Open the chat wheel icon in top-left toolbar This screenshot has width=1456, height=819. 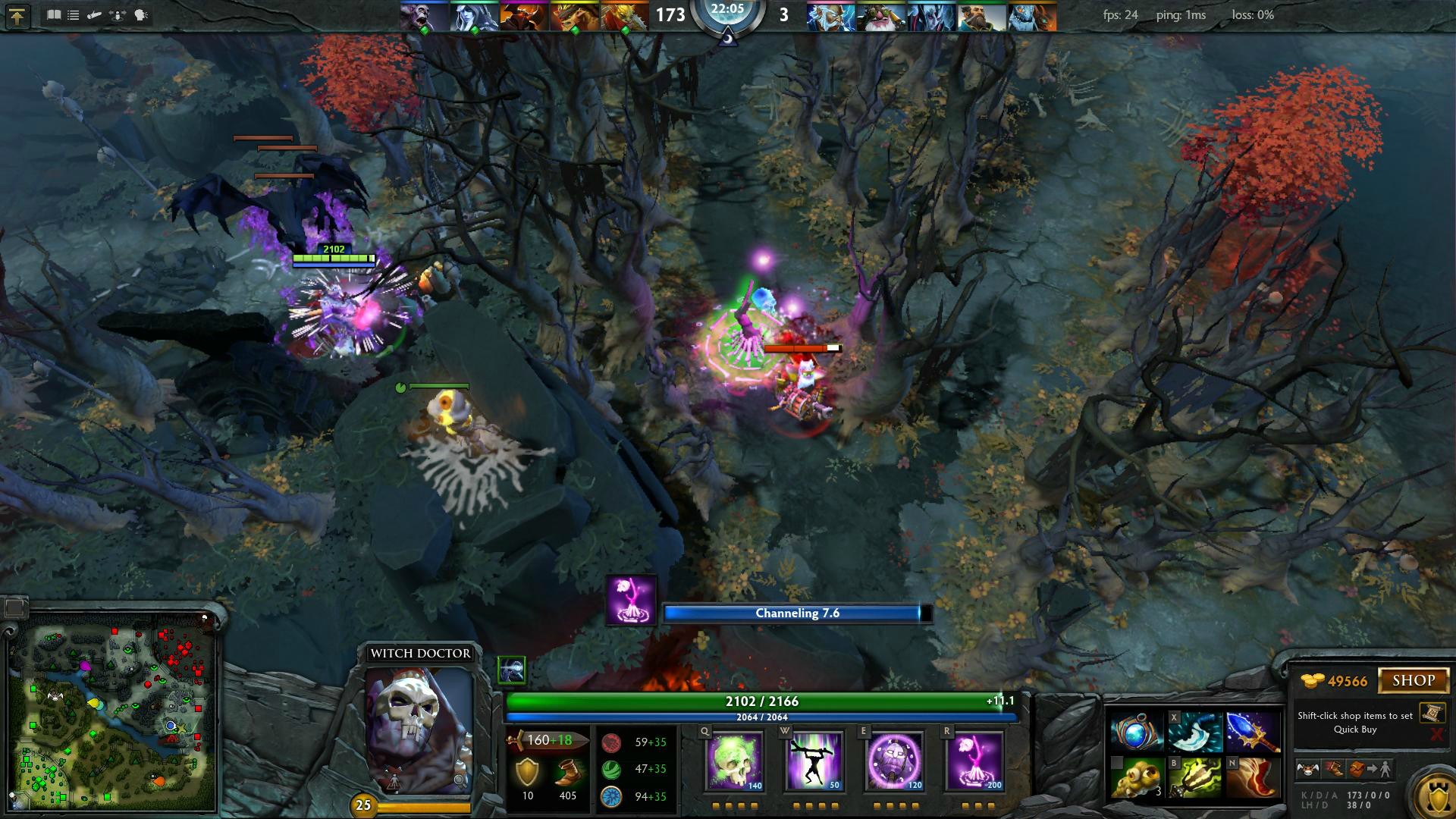coord(141,14)
